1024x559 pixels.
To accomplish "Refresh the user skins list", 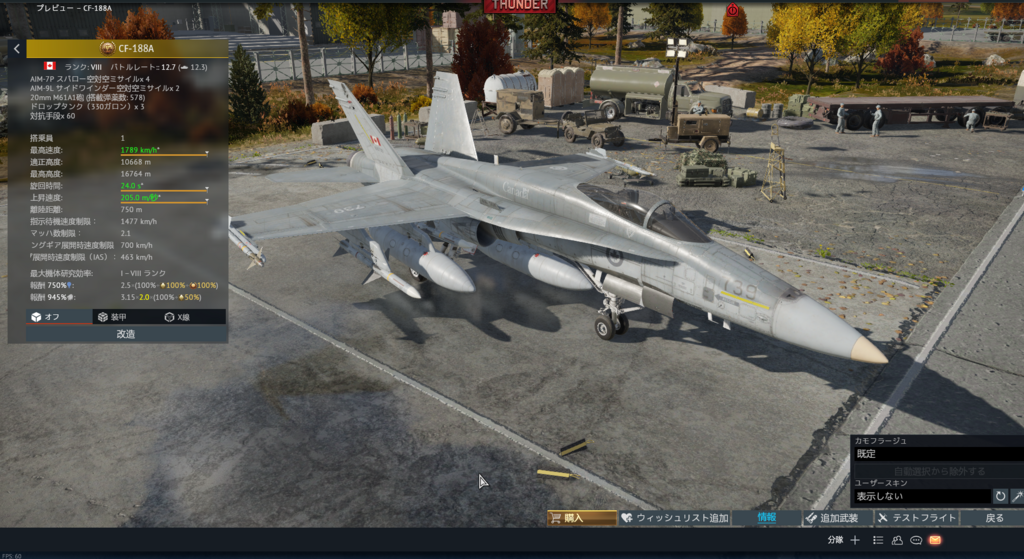I will pyautogui.click(x=1000, y=496).
